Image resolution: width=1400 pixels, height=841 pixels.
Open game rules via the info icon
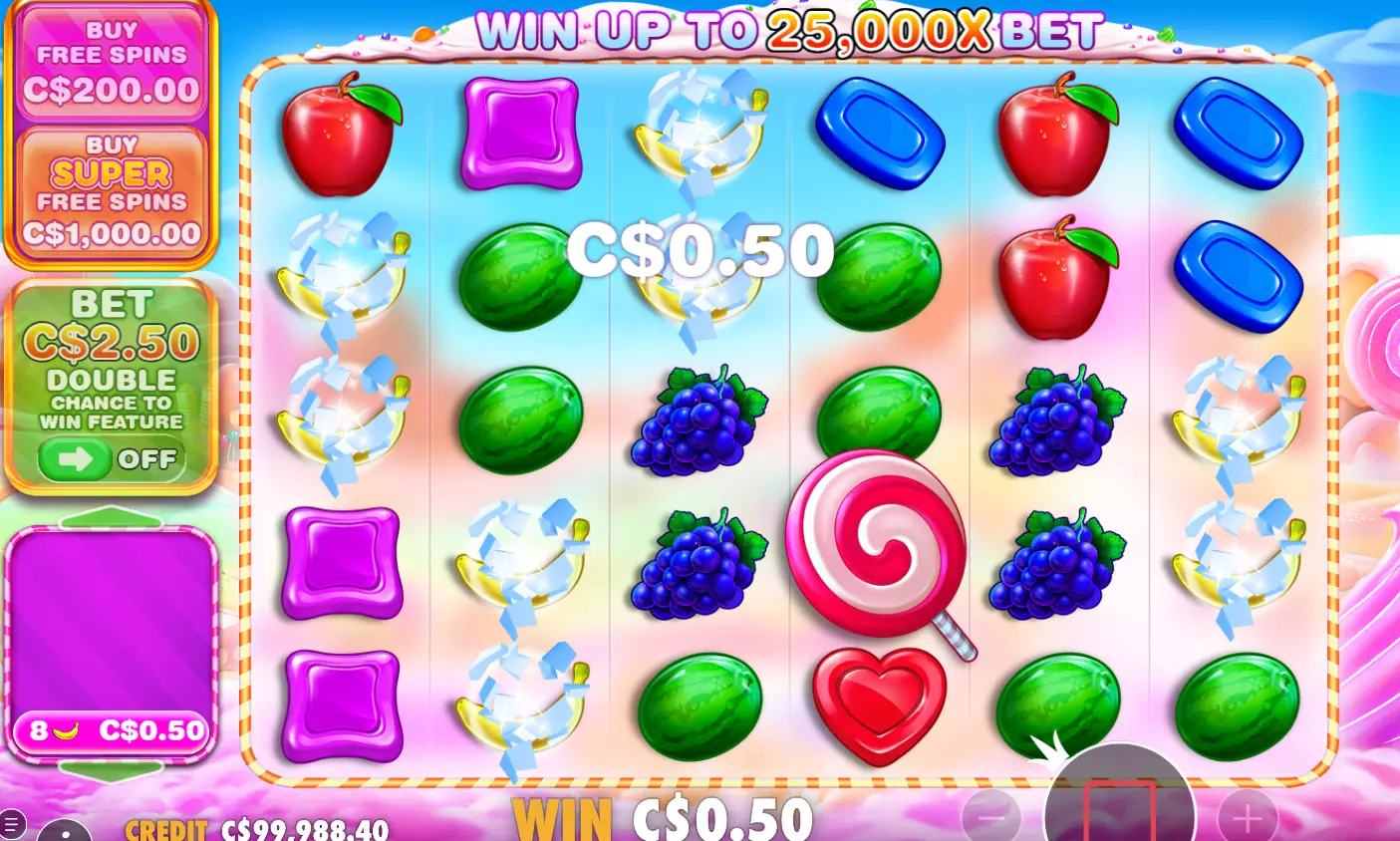coord(63,835)
